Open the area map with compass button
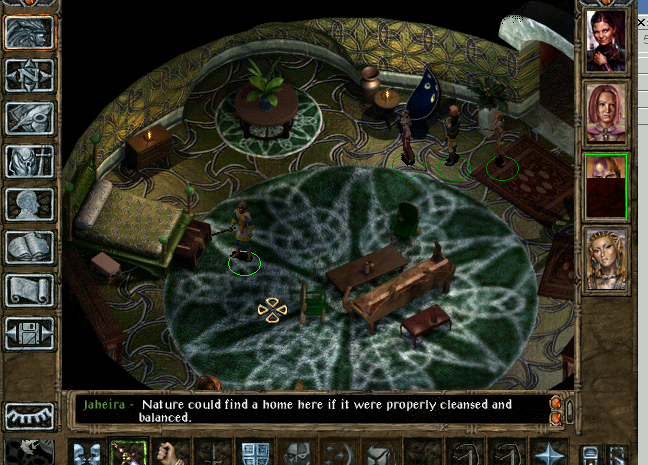The width and height of the screenshot is (648, 465). click(29, 75)
